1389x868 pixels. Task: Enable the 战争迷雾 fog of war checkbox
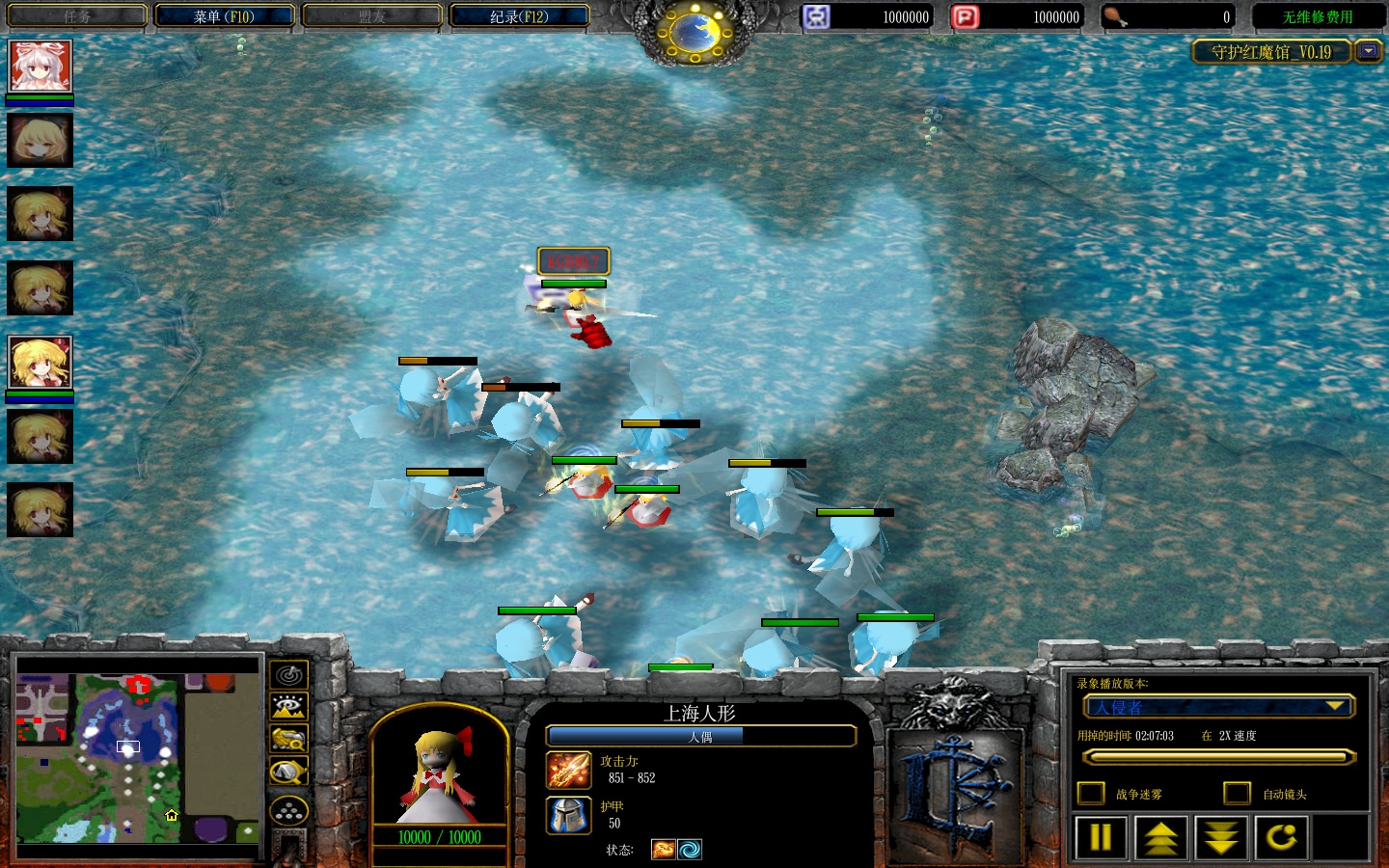[x=1091, y=793]
